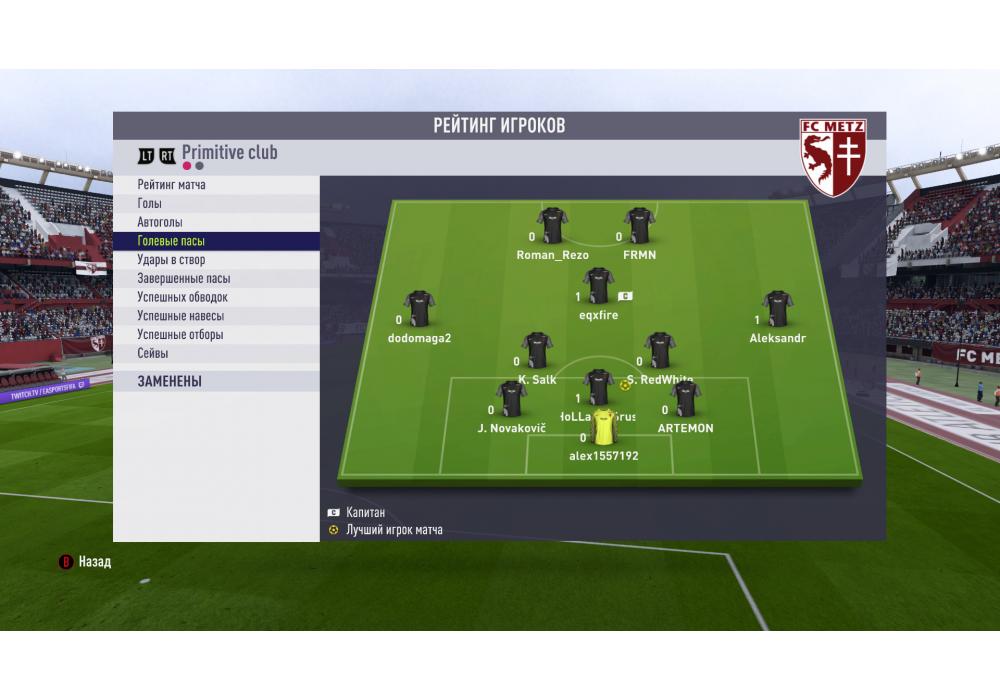Choose goalkeeper alex1557192 in yellow kit

[x=604, y=427]
